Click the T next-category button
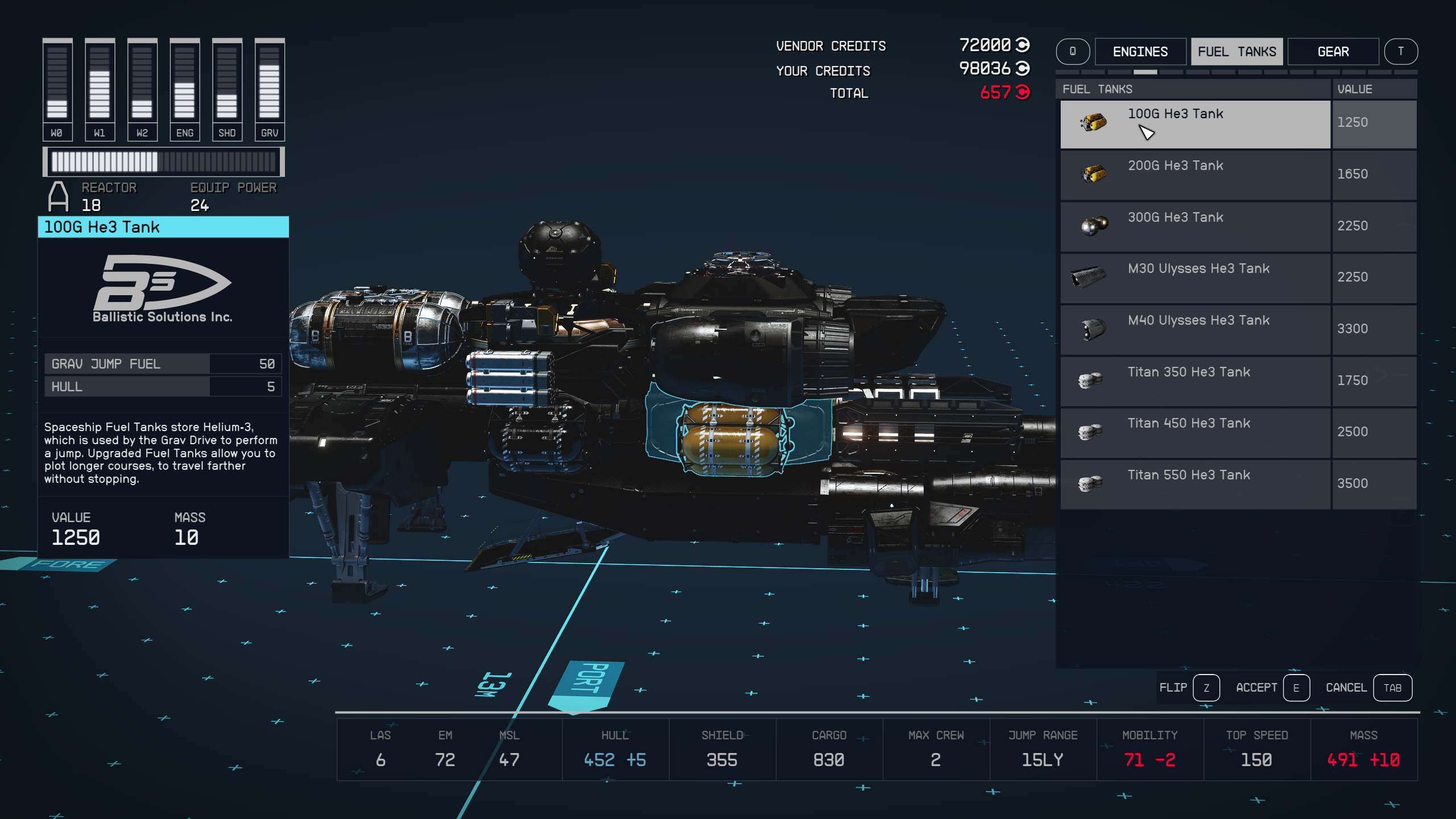 1402,51
